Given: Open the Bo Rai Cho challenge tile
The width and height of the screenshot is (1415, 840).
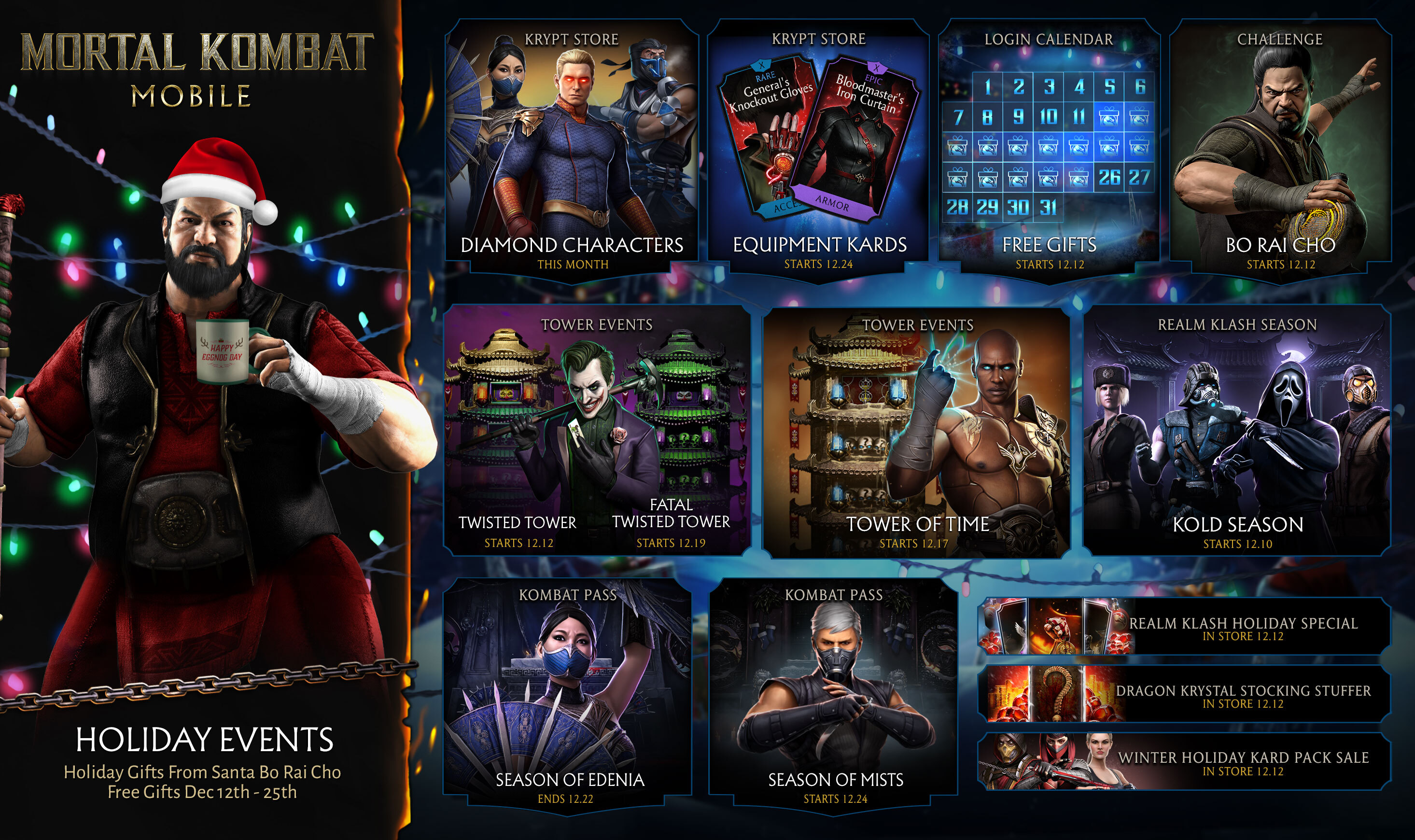Looking at the screenshot, I should (x=1280, y=147).
